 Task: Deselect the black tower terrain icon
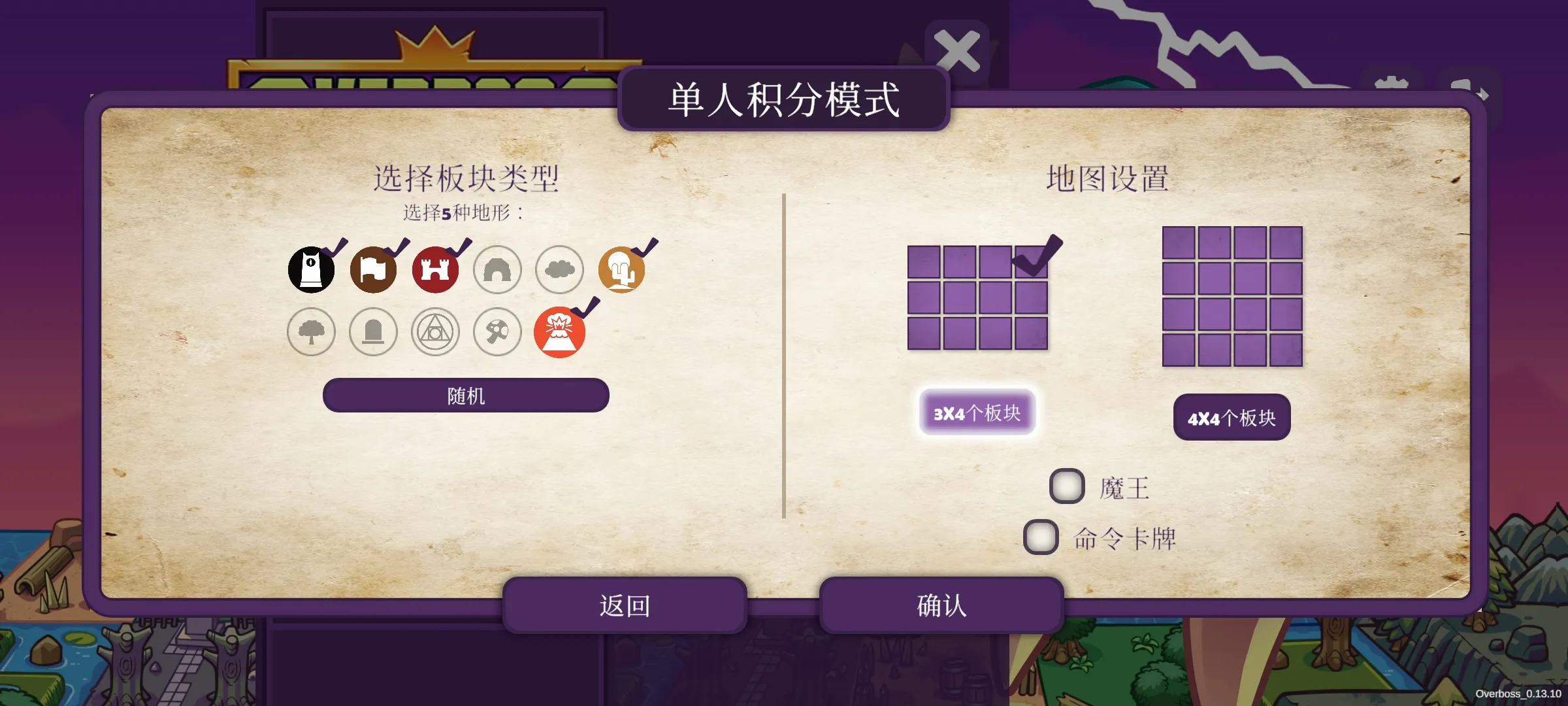(x=312, y=270)
